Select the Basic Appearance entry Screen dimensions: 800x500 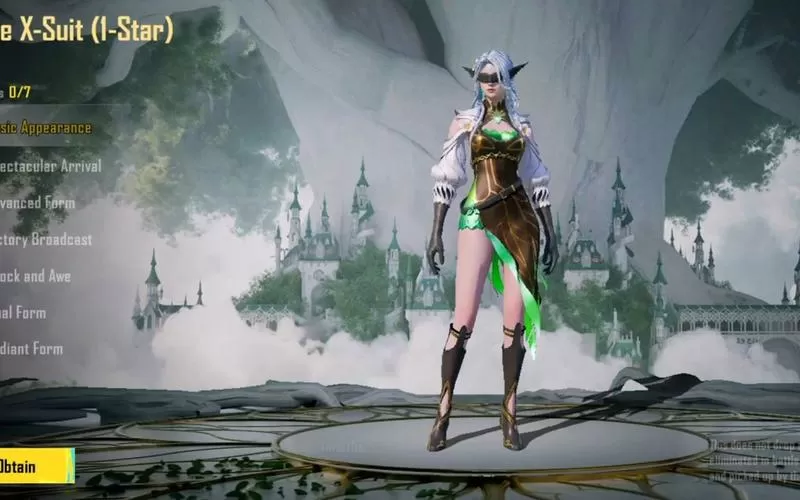click(46, 128)
